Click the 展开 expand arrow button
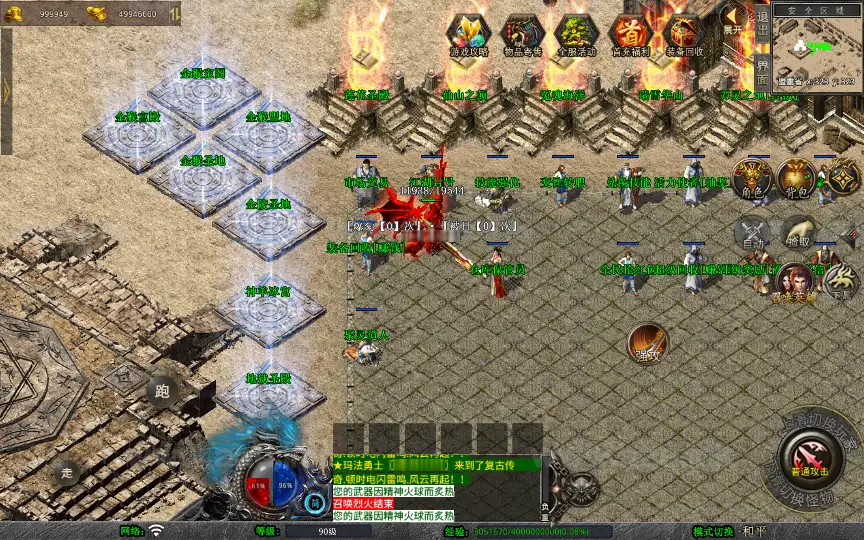This screenshot has height=540, width=864. [734, 19]
